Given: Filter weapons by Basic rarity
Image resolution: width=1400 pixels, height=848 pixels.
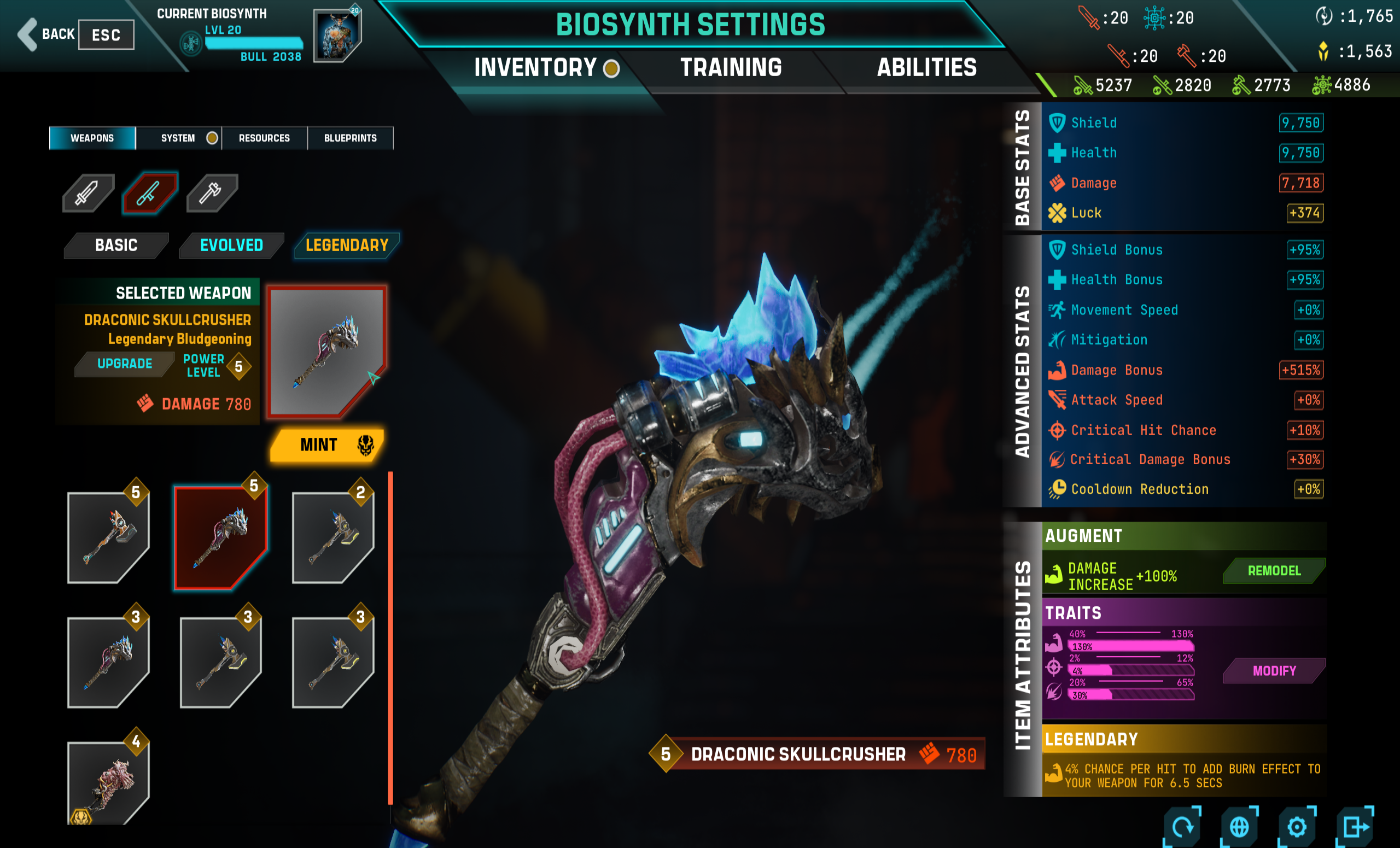Looking at the screenshot, I should 116,245.
